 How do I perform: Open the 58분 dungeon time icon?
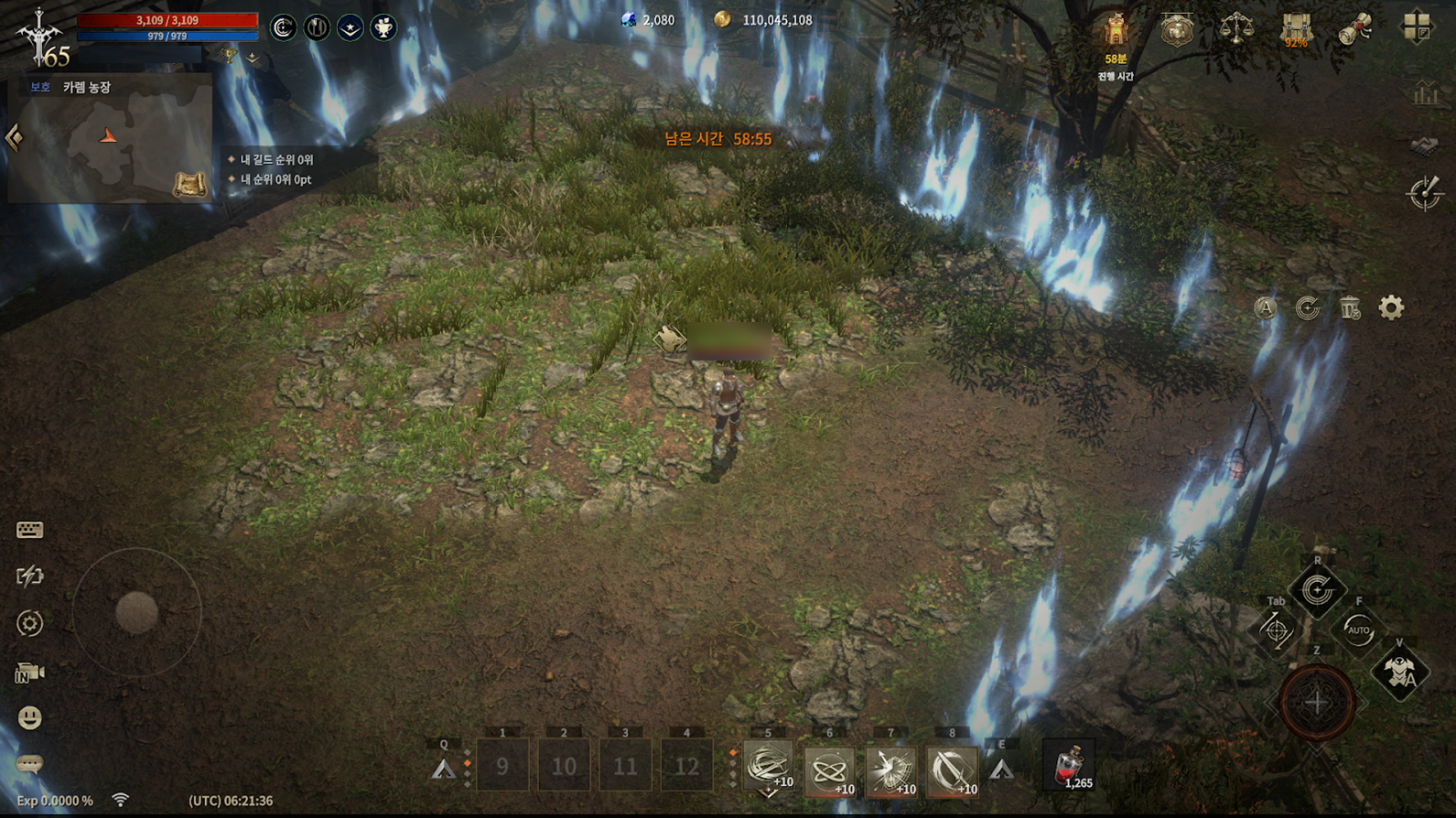point(1116,32)
